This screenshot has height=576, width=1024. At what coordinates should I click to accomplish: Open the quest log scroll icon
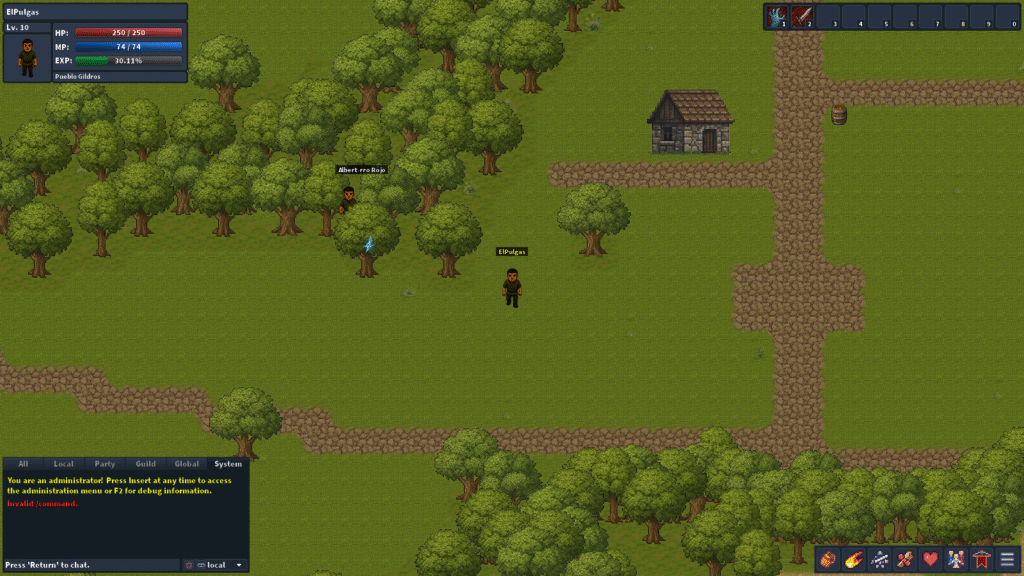(x=905, y=559)
